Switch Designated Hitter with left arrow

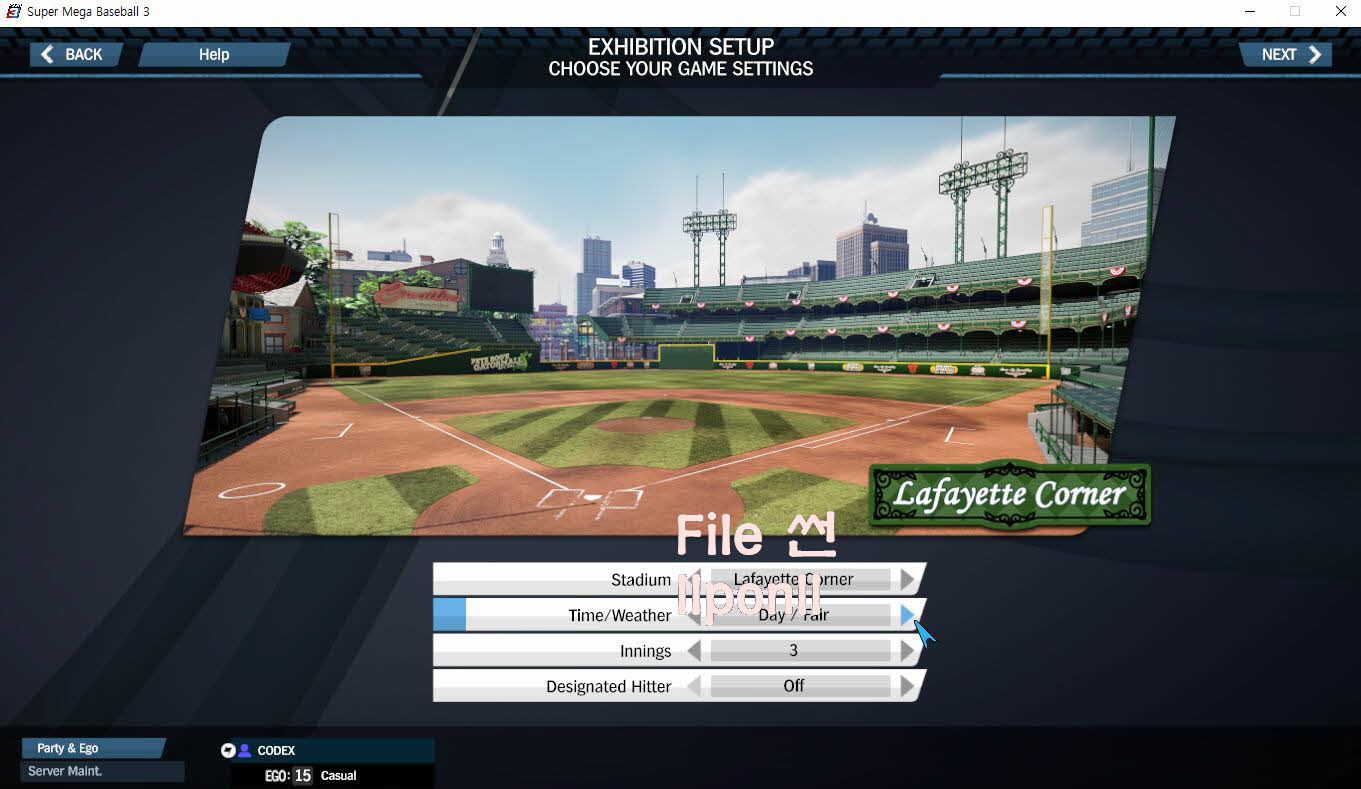[695, 686]
